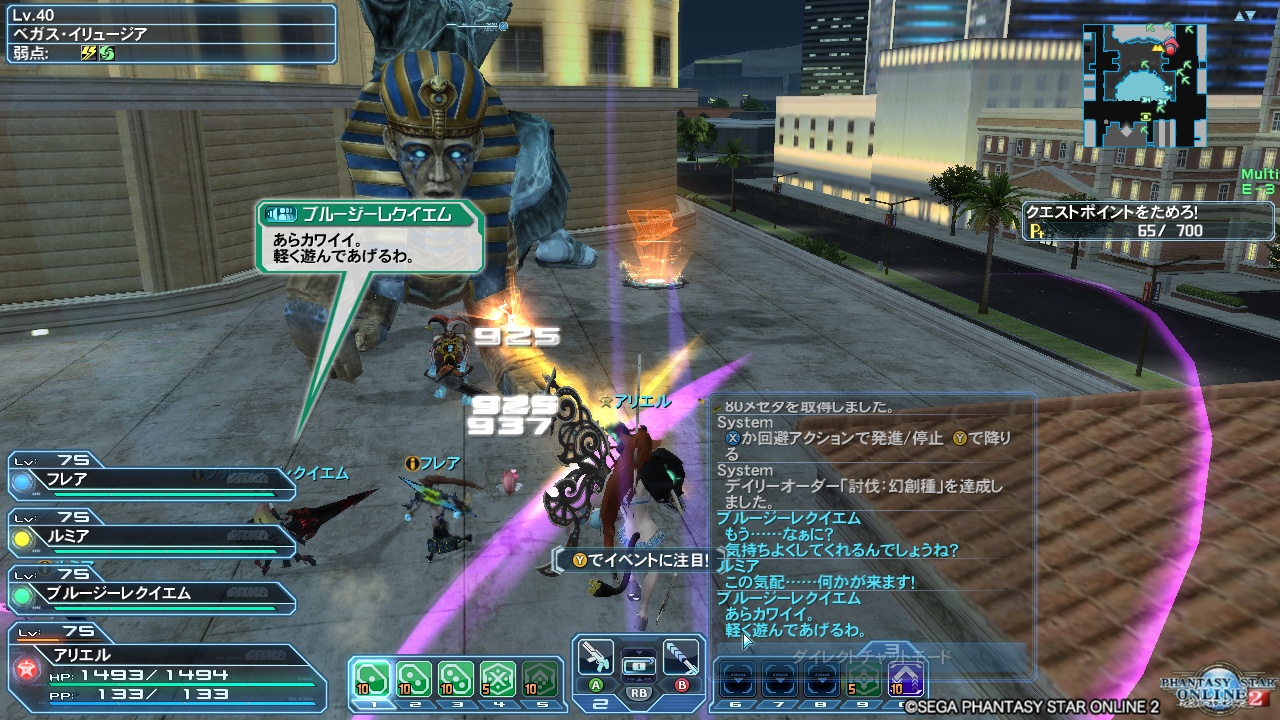This screenshot has width=1280, height=720.
Task: Click the minimap in the top right corner
Action: coord(1145,85)
